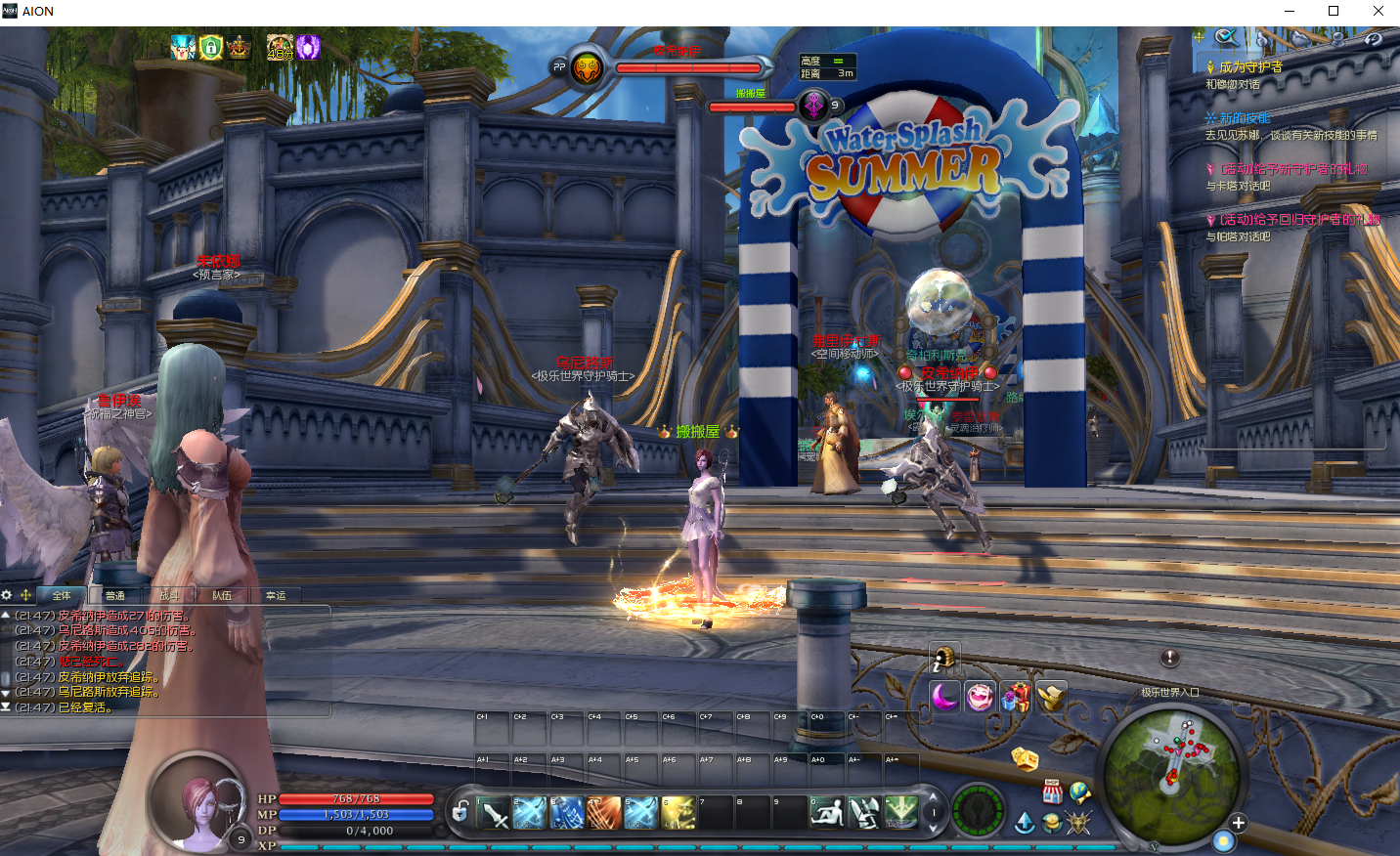Open the 队伍 chat tab
Image resolution: width=1400 pixels, height=856 pixels.
coord(223,595)
